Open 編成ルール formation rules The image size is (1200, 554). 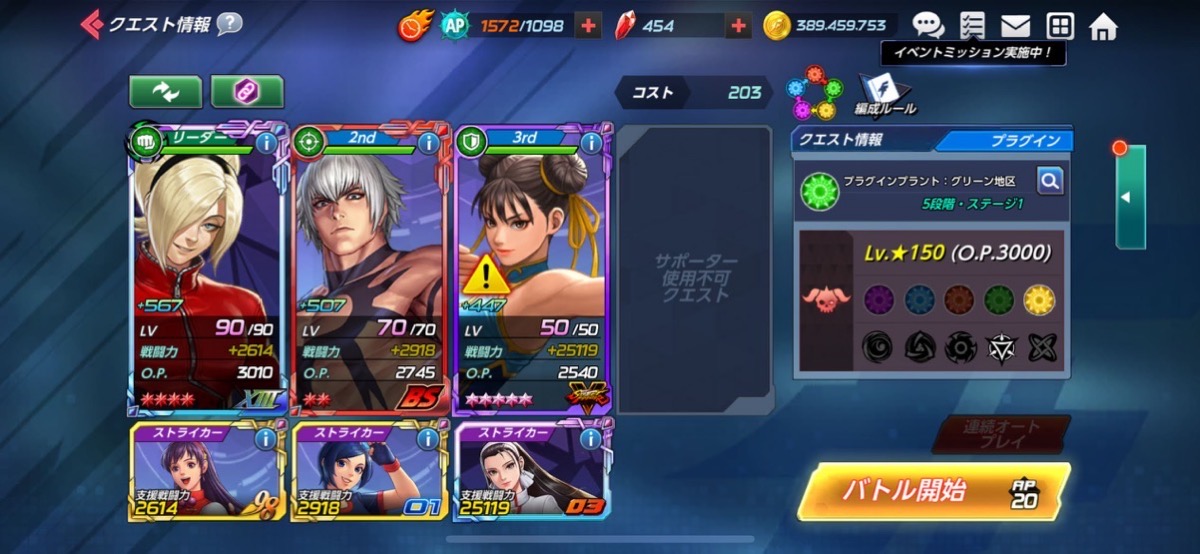[884, 94]
